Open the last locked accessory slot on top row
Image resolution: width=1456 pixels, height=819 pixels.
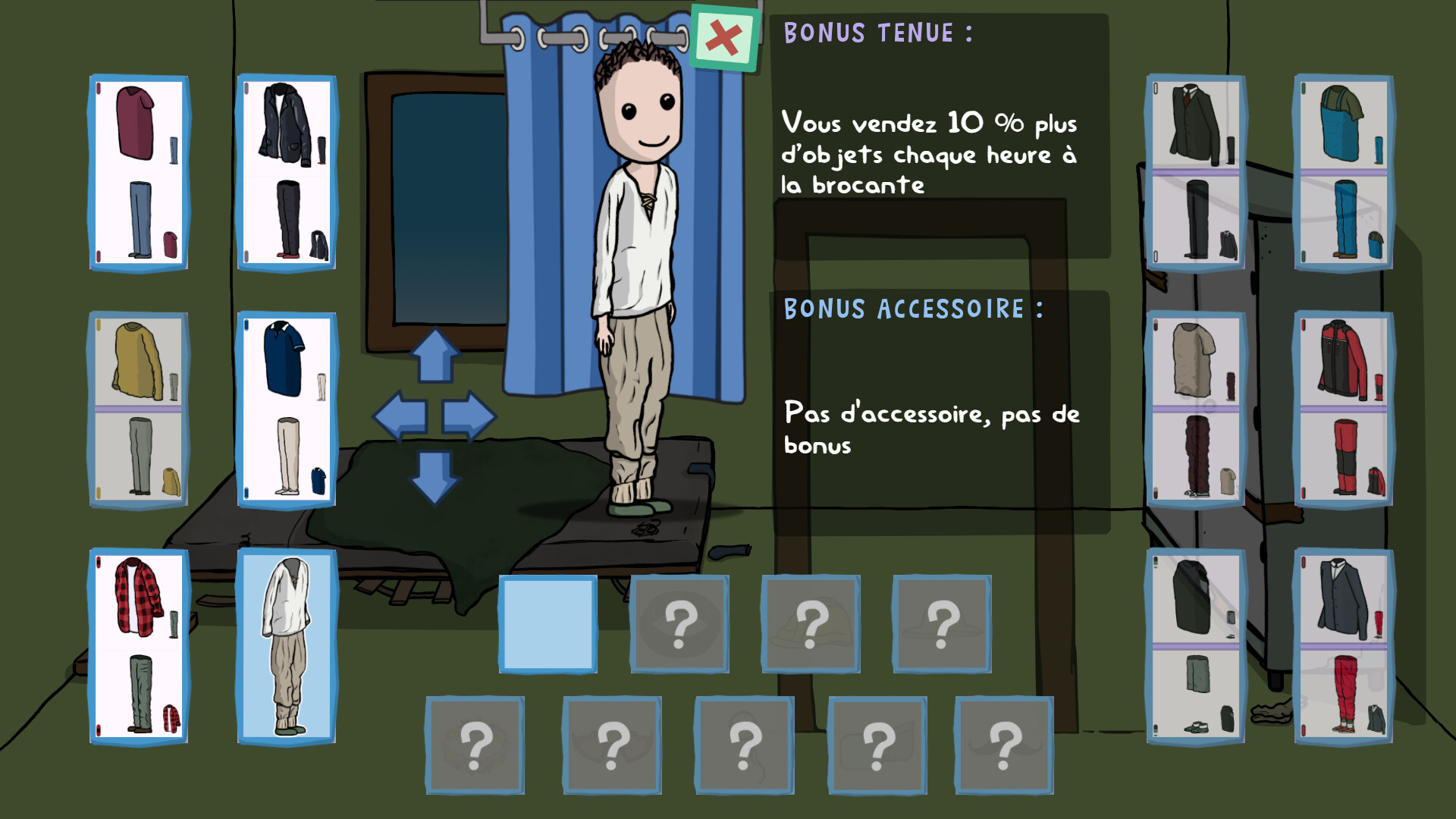coord(942,624)
